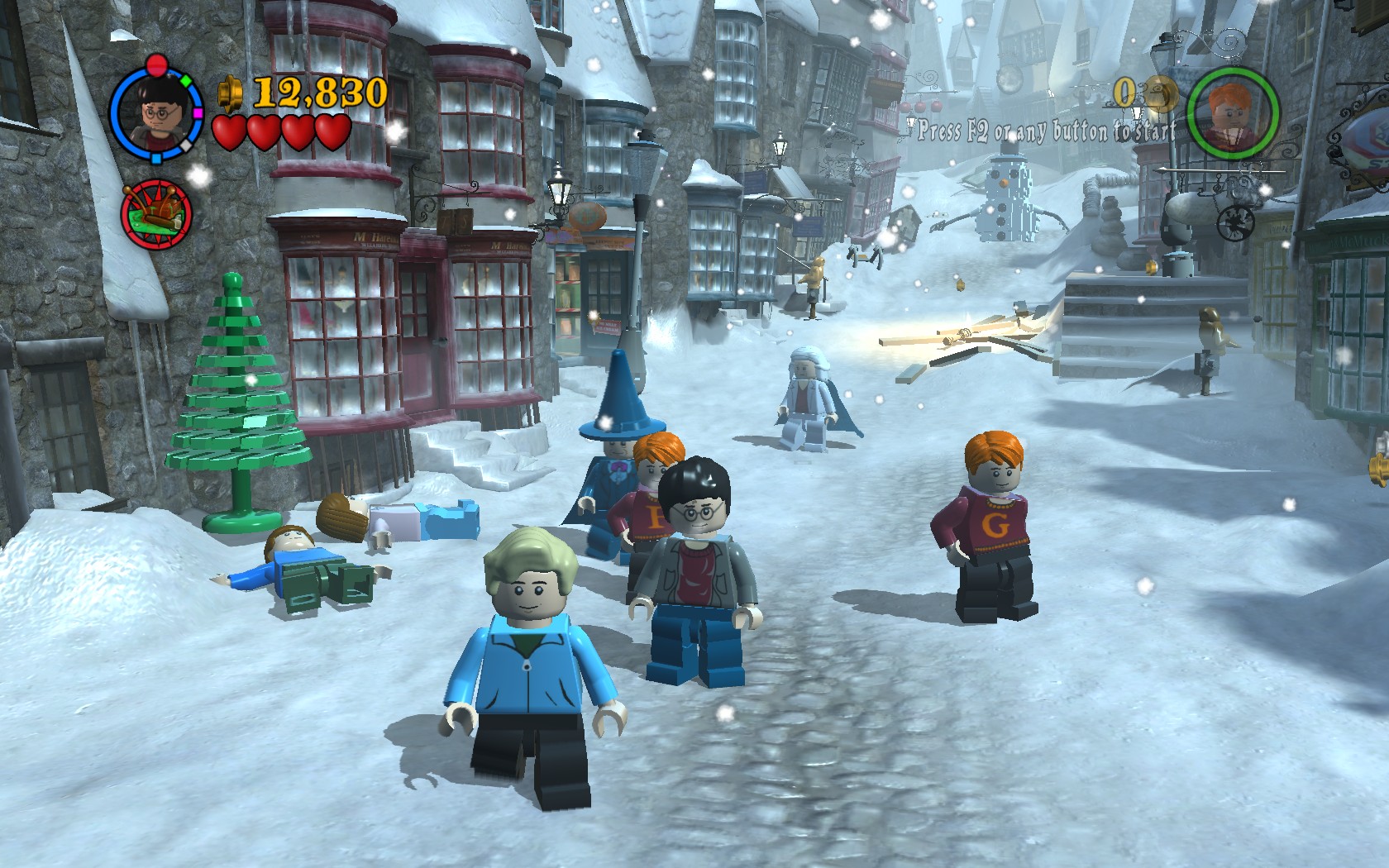Toggle the red marker atop Harry's portrait ring
This screenshot has height=868, width=1389.
[x=155, y=64]
